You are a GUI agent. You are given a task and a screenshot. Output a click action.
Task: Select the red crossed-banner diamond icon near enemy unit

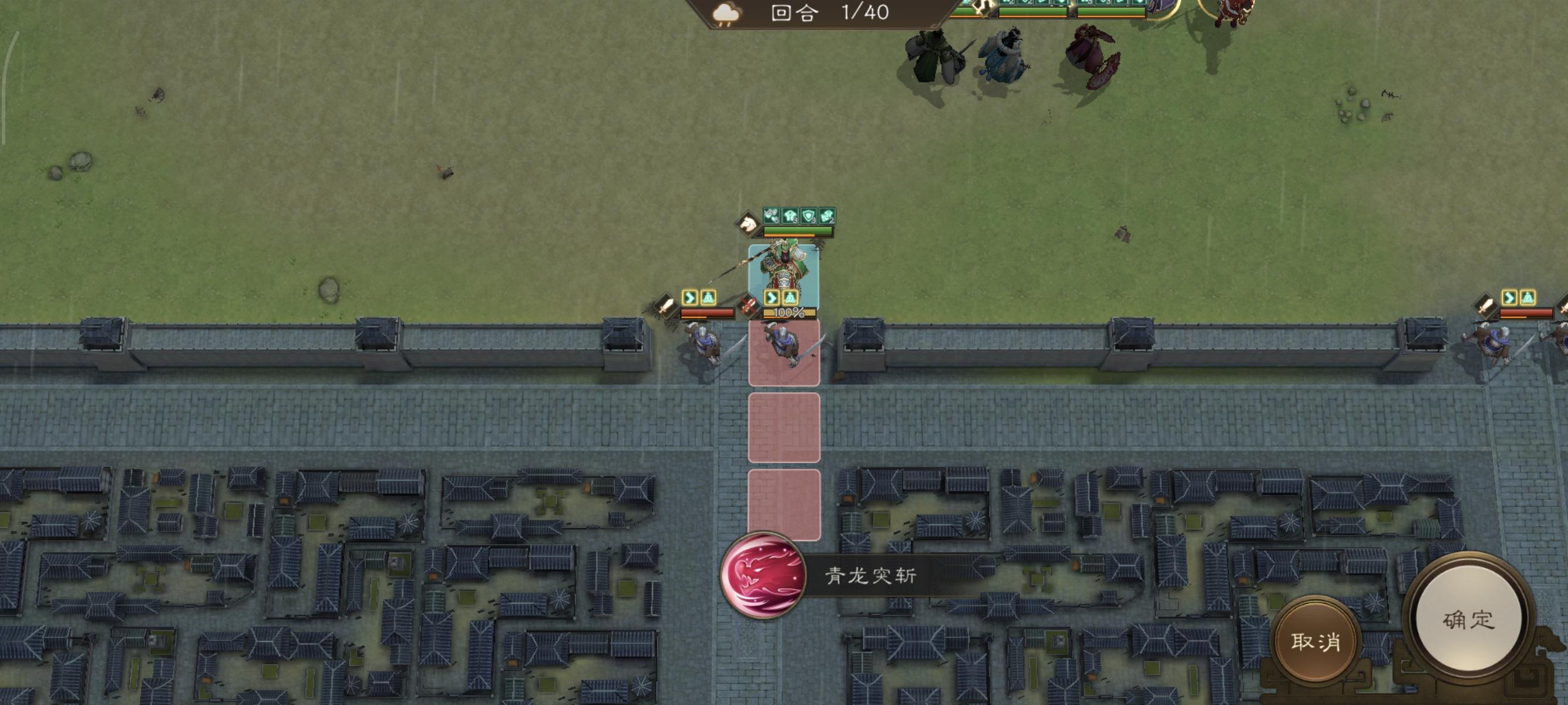coord(749,307)
